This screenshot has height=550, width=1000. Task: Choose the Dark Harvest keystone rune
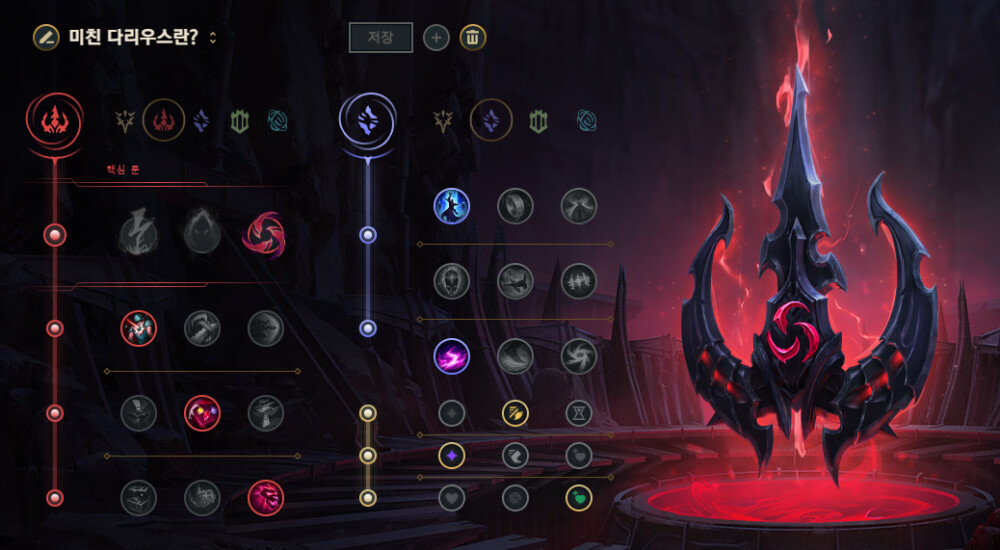pos(201,236)
